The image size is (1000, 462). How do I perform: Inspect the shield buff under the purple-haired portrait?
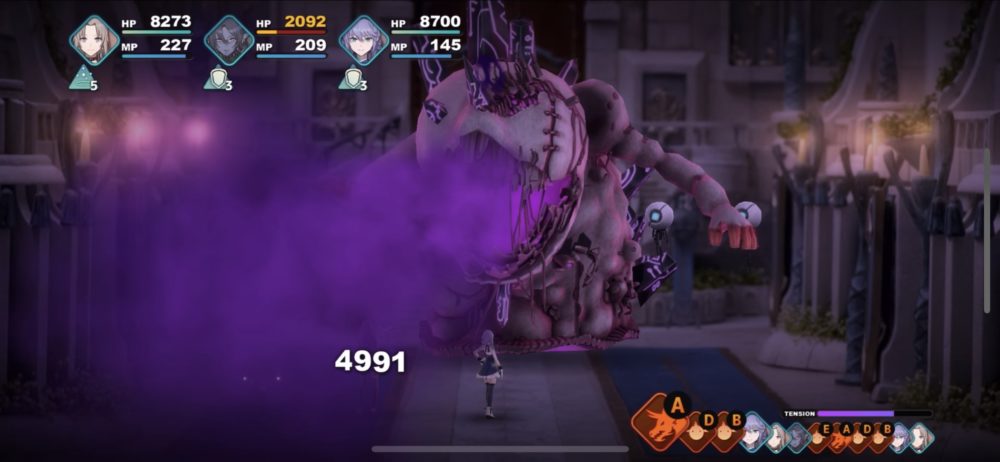[x=349, y=78]
